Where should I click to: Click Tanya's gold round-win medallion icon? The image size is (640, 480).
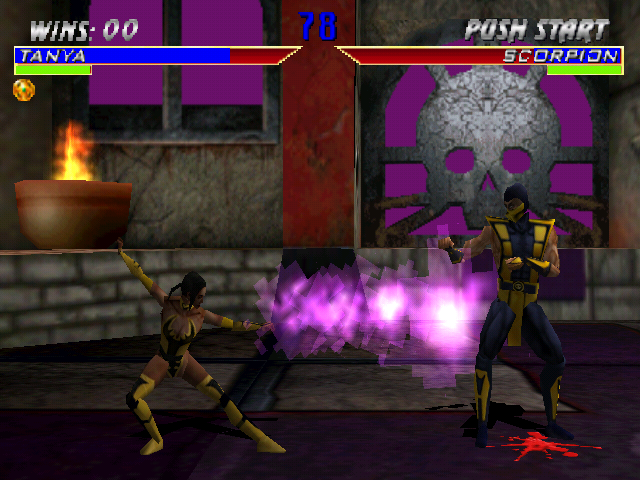coord(24,90)
